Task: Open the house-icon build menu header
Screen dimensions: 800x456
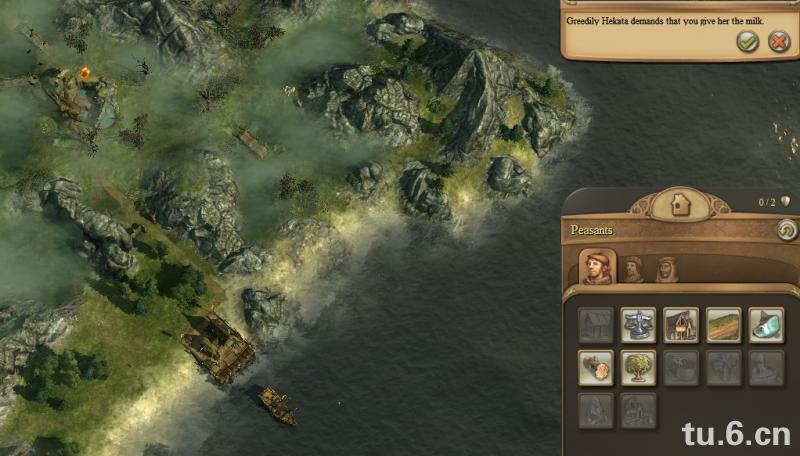Action: click(681, 205)
